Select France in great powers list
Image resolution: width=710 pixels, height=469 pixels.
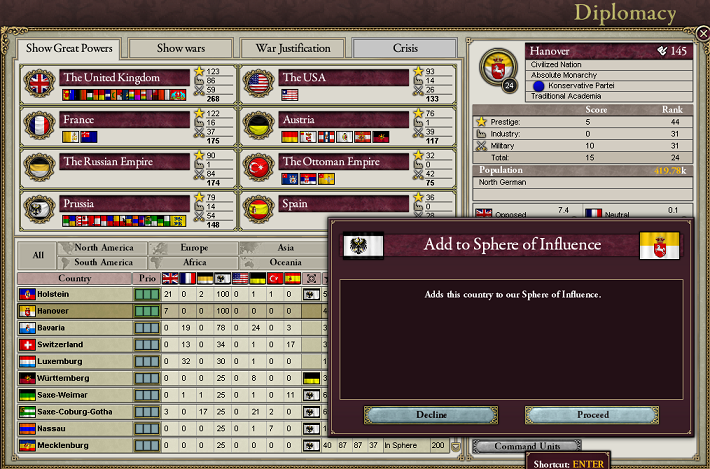point(124,119)
